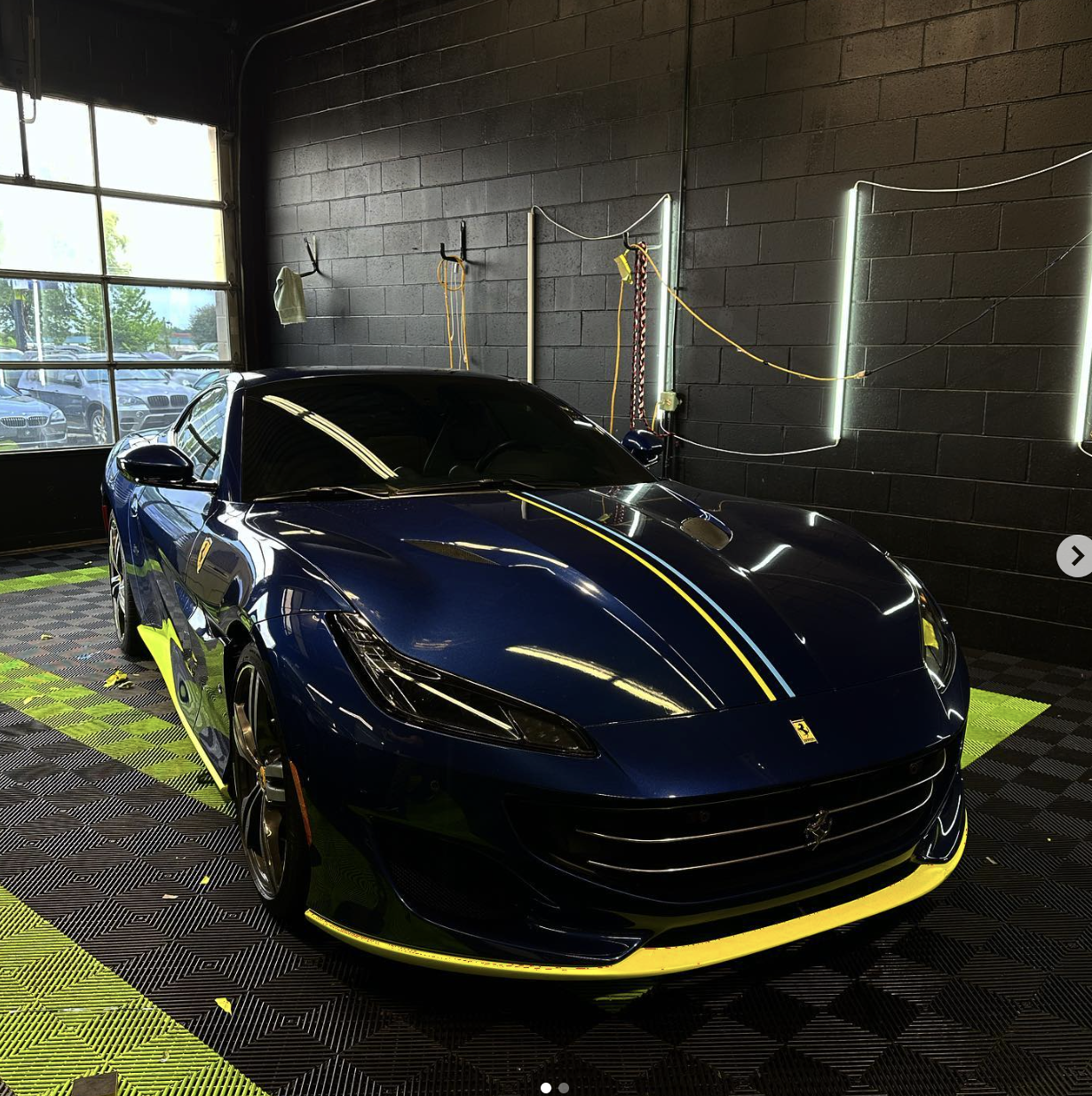Jump to the second carousel dot
The height and width of the screenshot is (1096, 1092).
pos(564,1088)
